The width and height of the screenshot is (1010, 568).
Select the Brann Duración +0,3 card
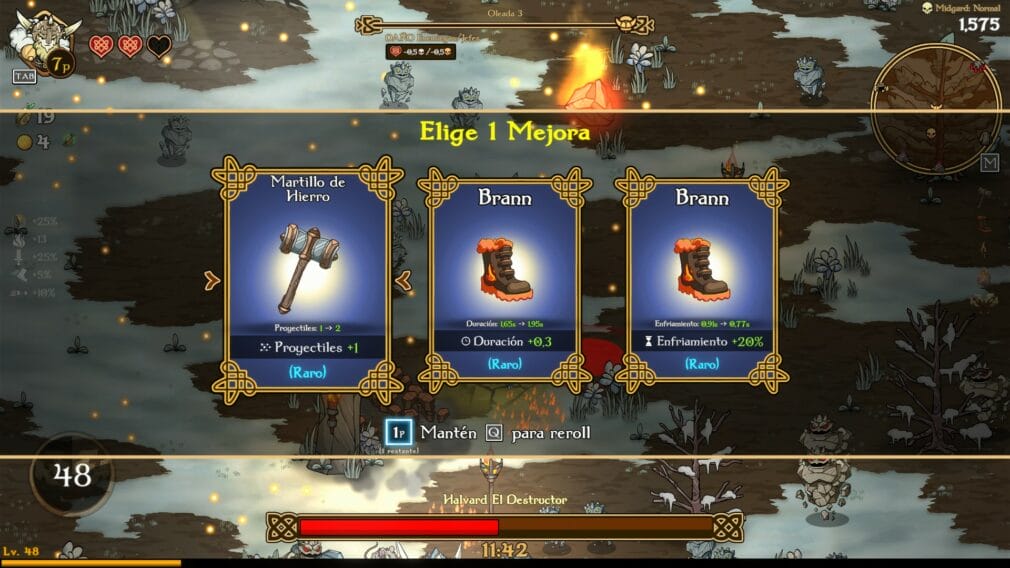coord(504,281)
